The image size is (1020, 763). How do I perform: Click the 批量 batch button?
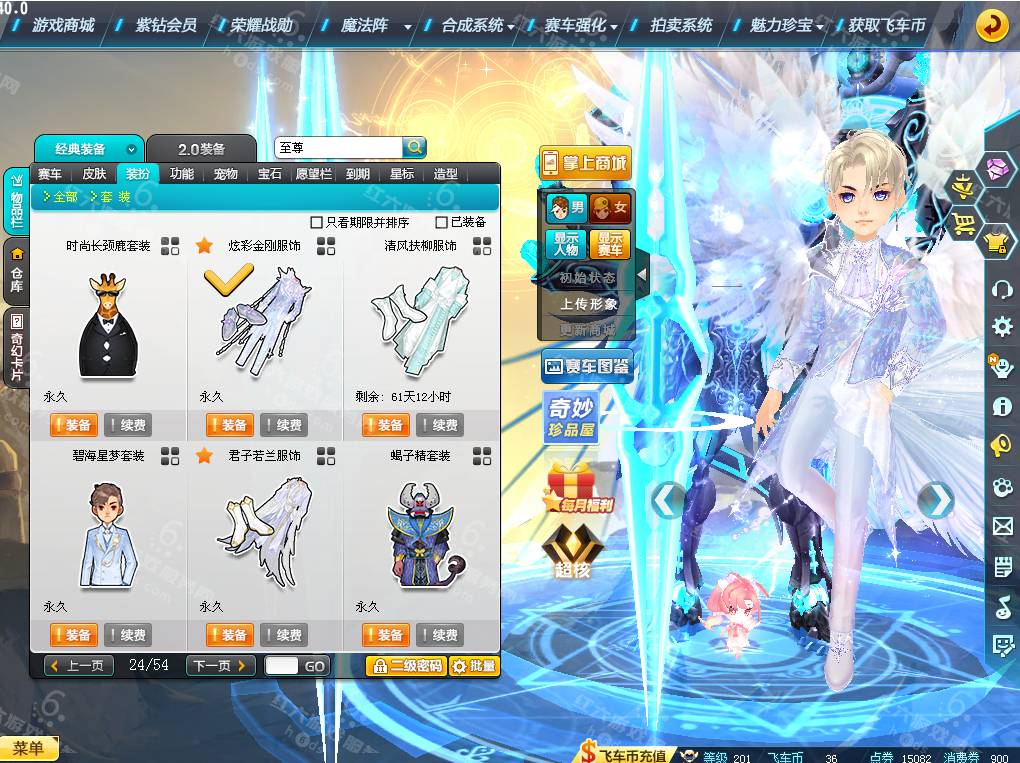tap(474, 666)
